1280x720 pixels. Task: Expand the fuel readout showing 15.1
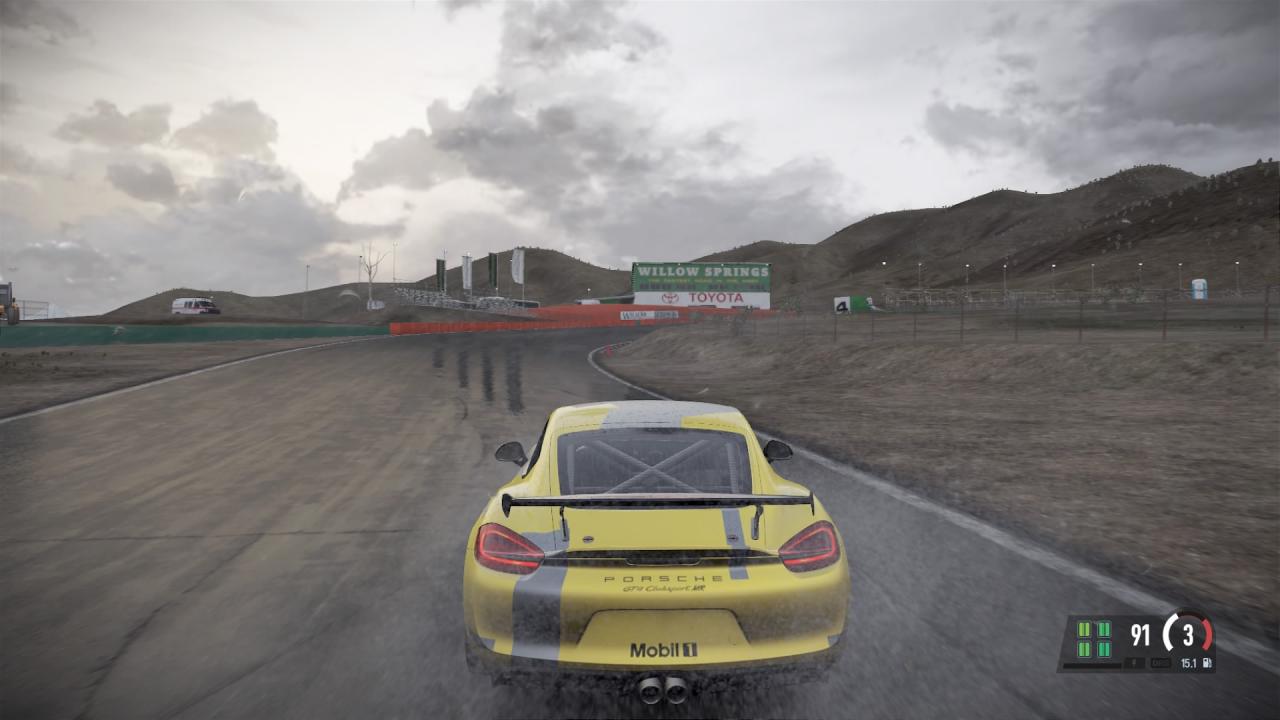(x=1189, y=662)
